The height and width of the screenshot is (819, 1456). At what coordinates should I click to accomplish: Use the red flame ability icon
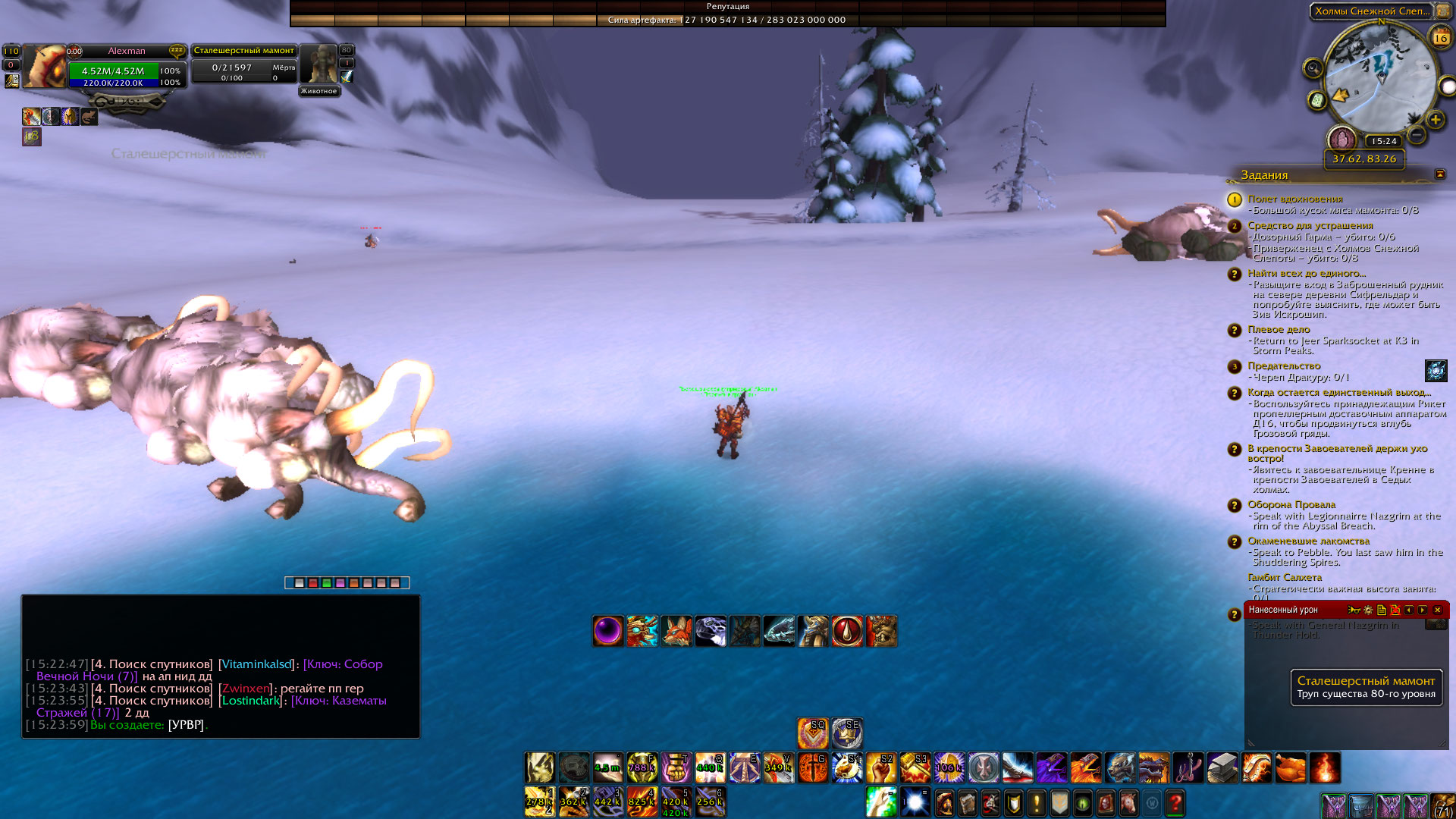[1325, 767]
